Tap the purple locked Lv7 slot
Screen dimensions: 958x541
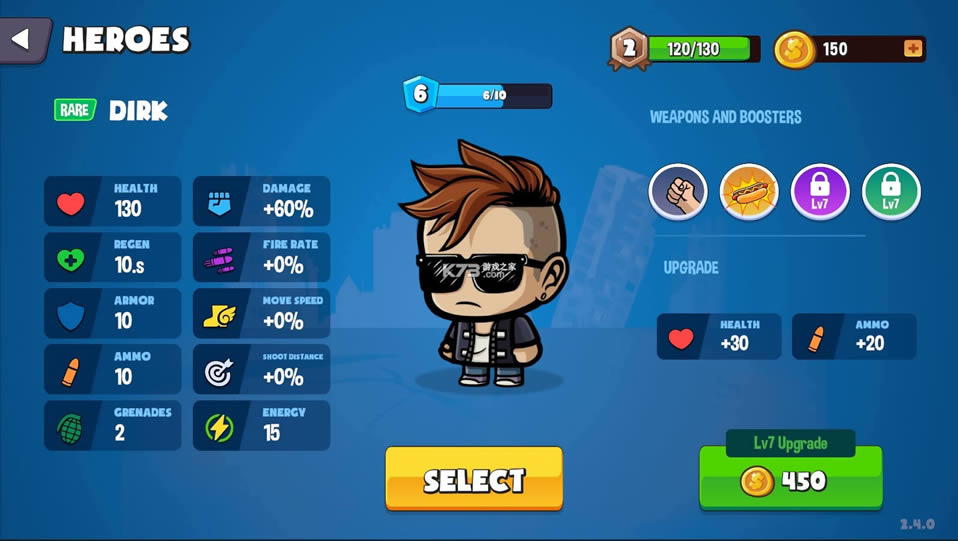click(x=820, y=192)
